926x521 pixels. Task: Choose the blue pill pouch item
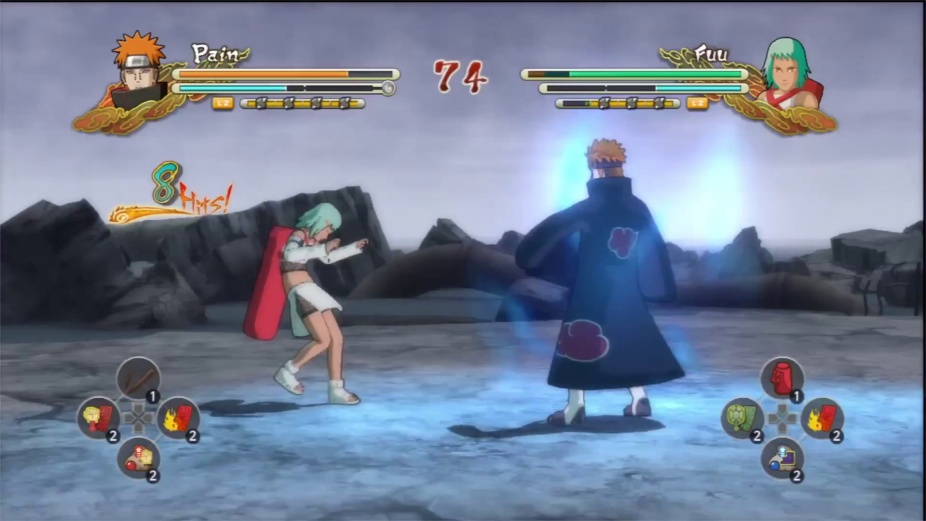pos(782,458)
